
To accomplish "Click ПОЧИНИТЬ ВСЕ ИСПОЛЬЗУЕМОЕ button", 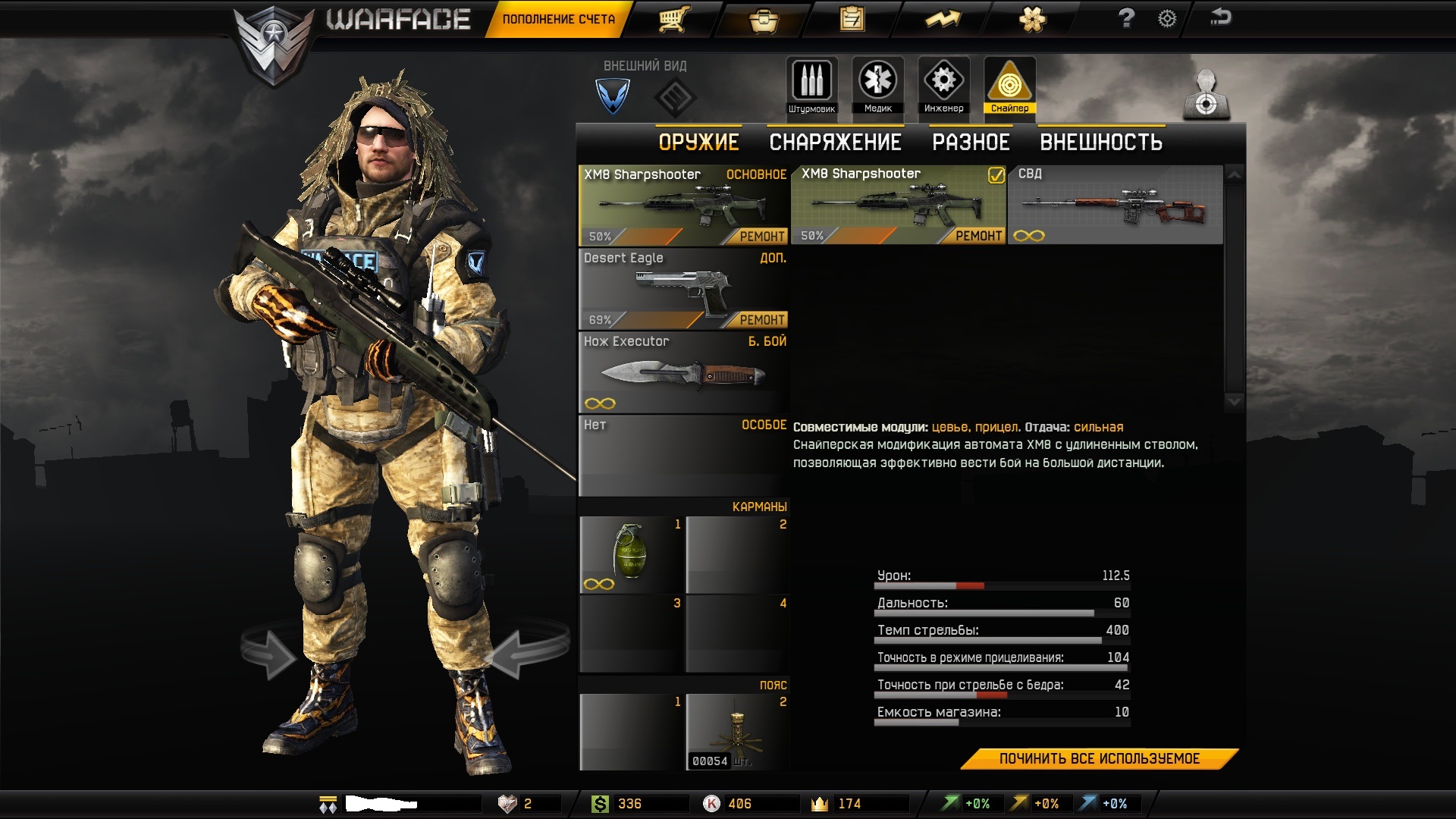I will pyautogui.click(x=1099, y=759).
